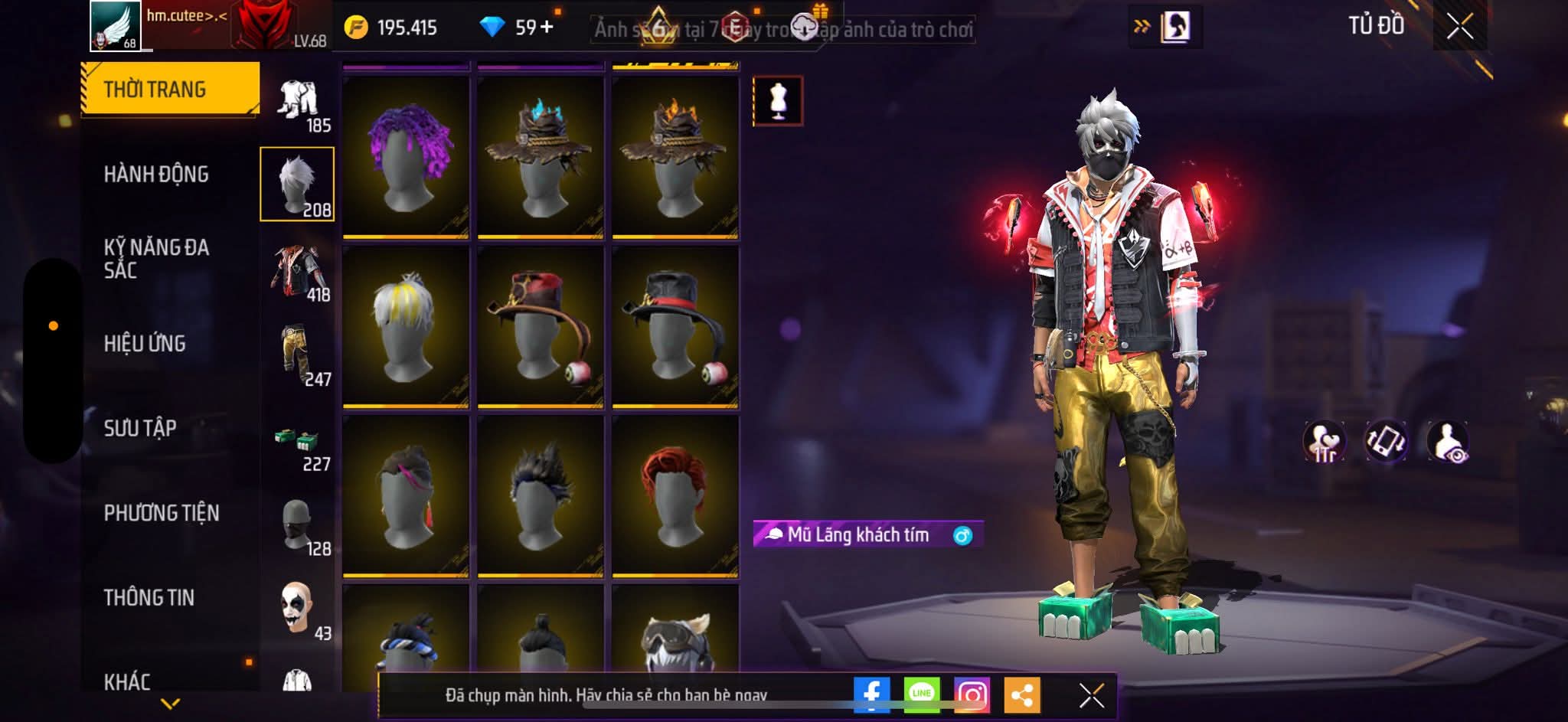Select the HIỆU ỨNG menu entry
Image resolution: width=1568 pixels, height=722 pixels.
tap(145, 344)
